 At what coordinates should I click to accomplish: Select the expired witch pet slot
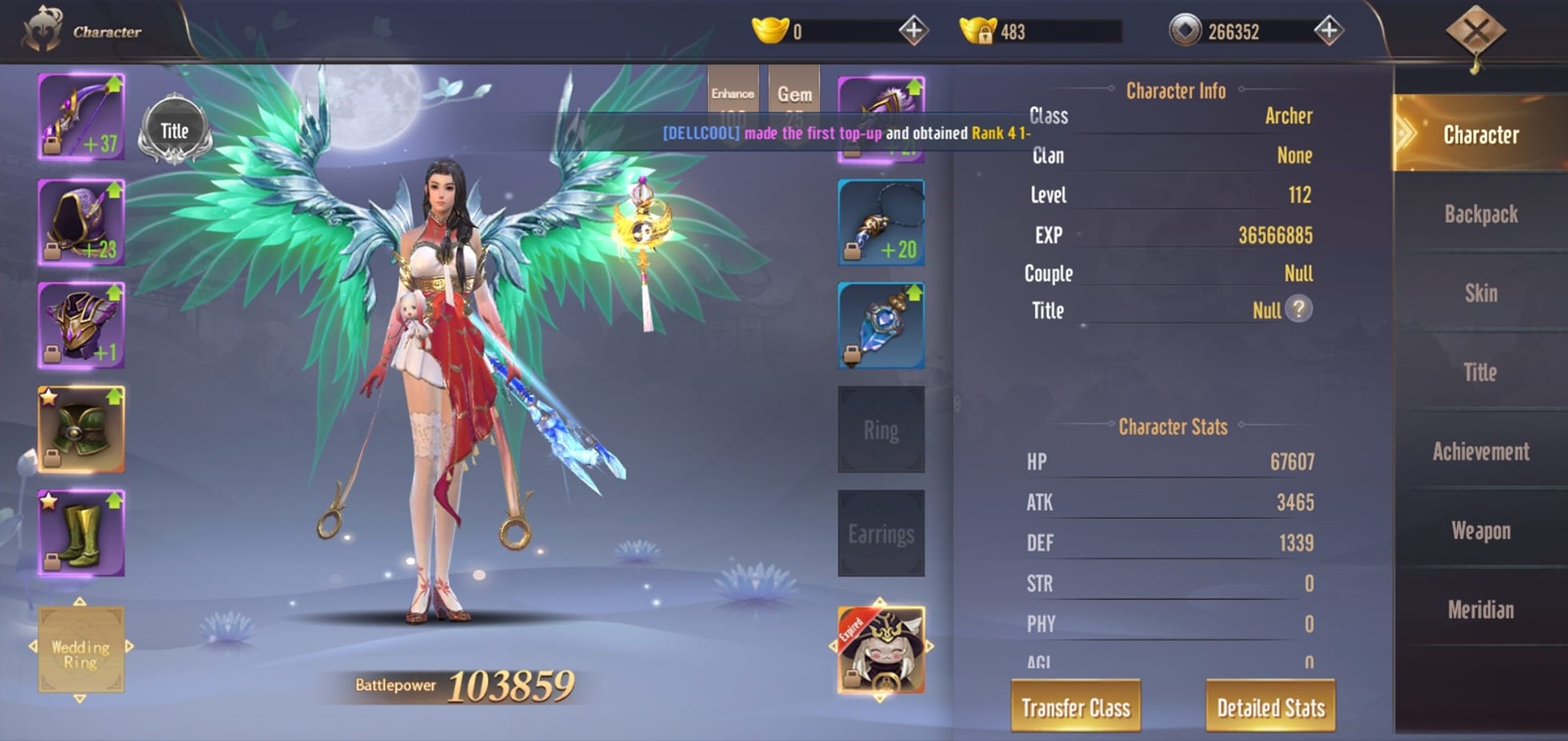[881, 649]
